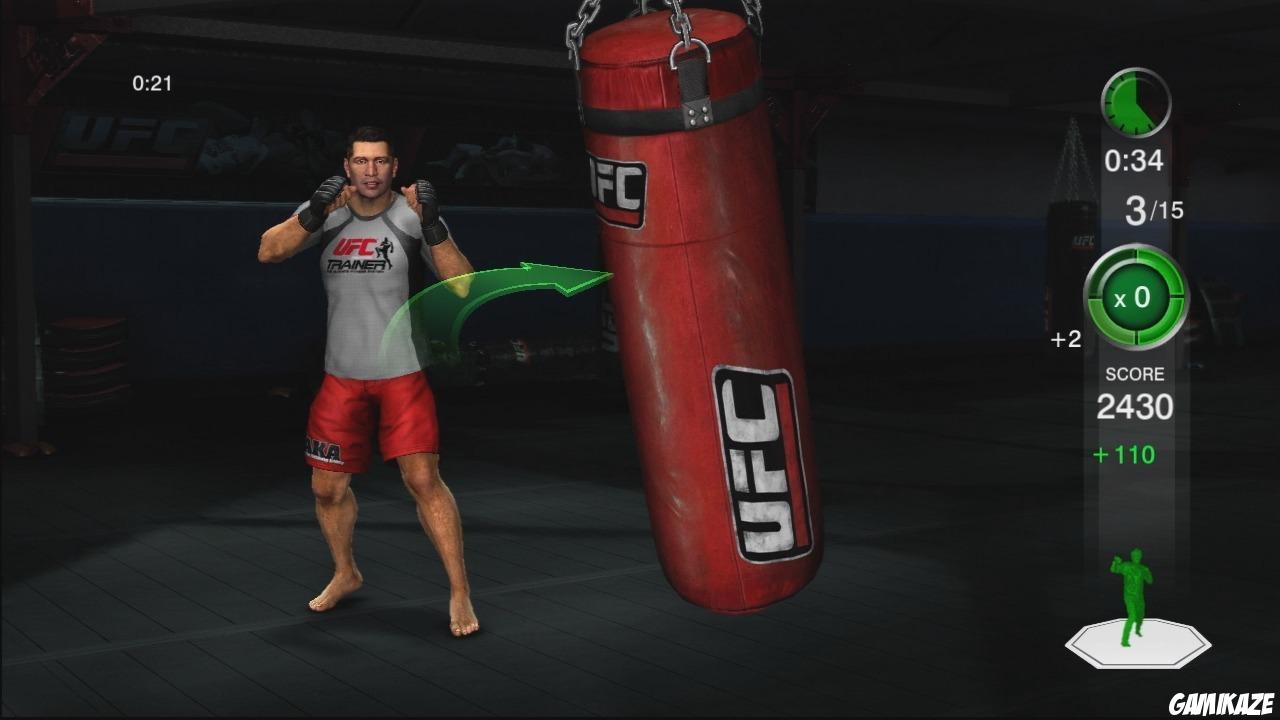Toggle the +2 bonus indicator
Image resolution: width=1280 pixels, height=720 pixels.
point(1065,340)
